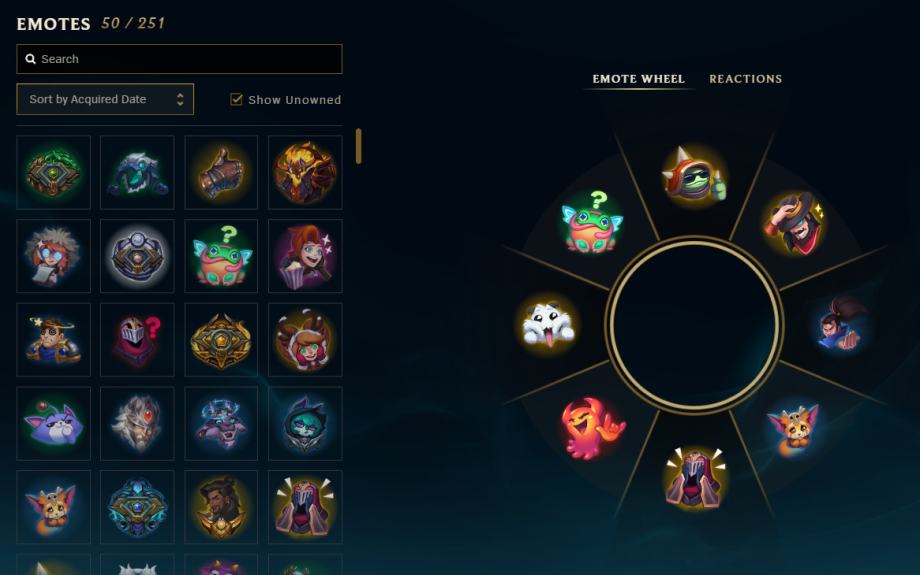The image size is (920, 575).
Task: Switch to the Reactions tab
Action: (x=745, y=79)
